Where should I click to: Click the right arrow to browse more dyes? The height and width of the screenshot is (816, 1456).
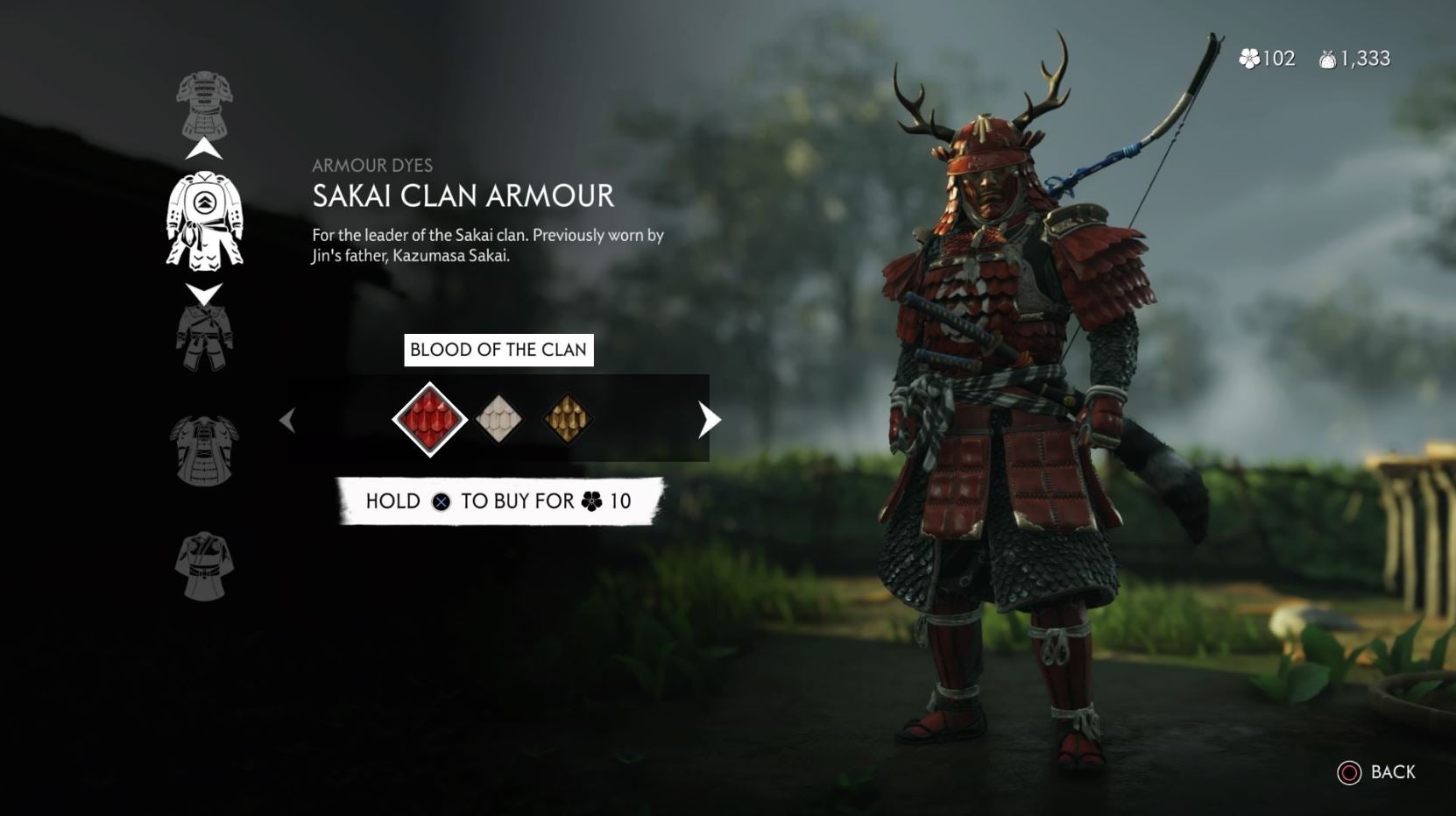pyautogui.click(x=706, y=420)
